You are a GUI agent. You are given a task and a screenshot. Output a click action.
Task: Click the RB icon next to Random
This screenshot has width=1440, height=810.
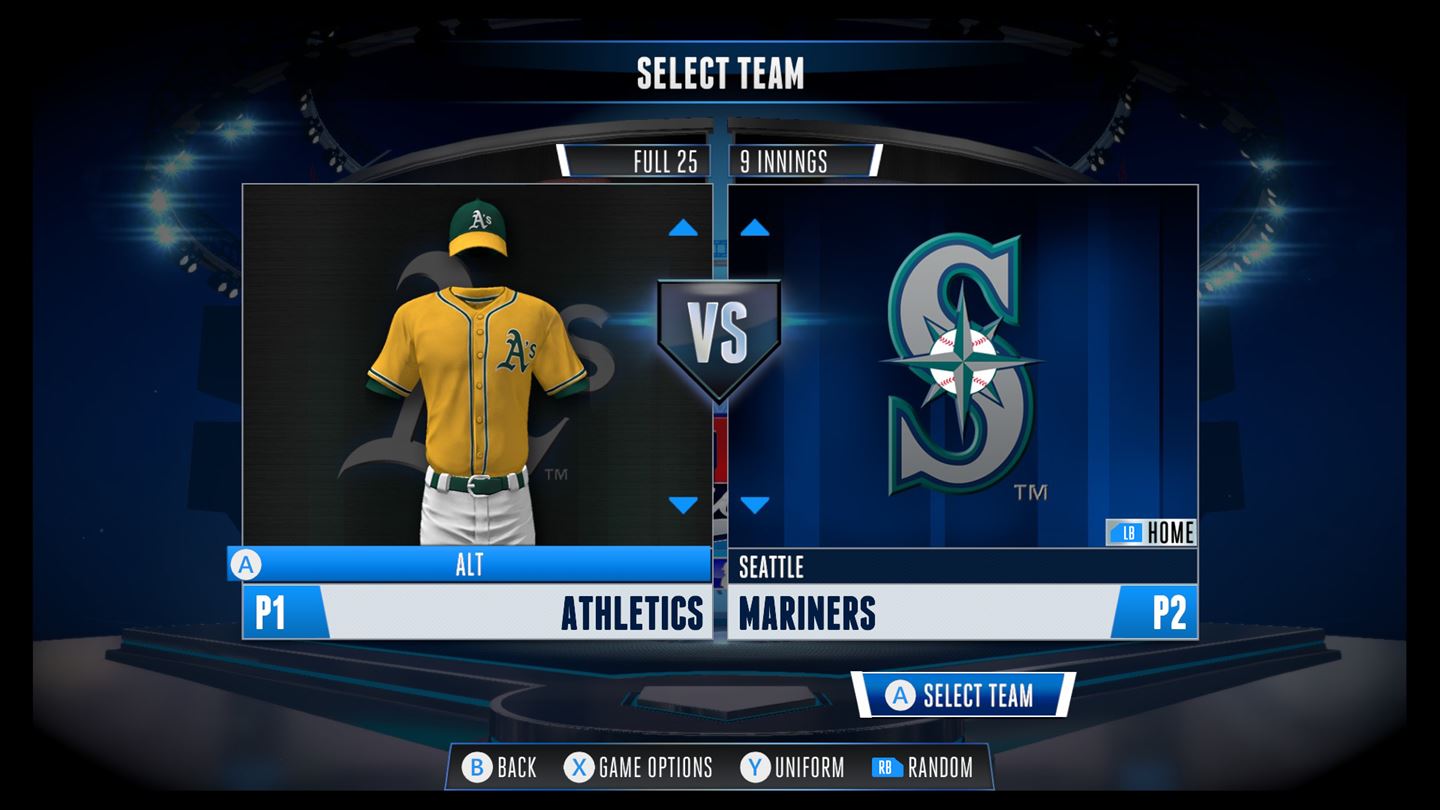(x=889, y=769)
